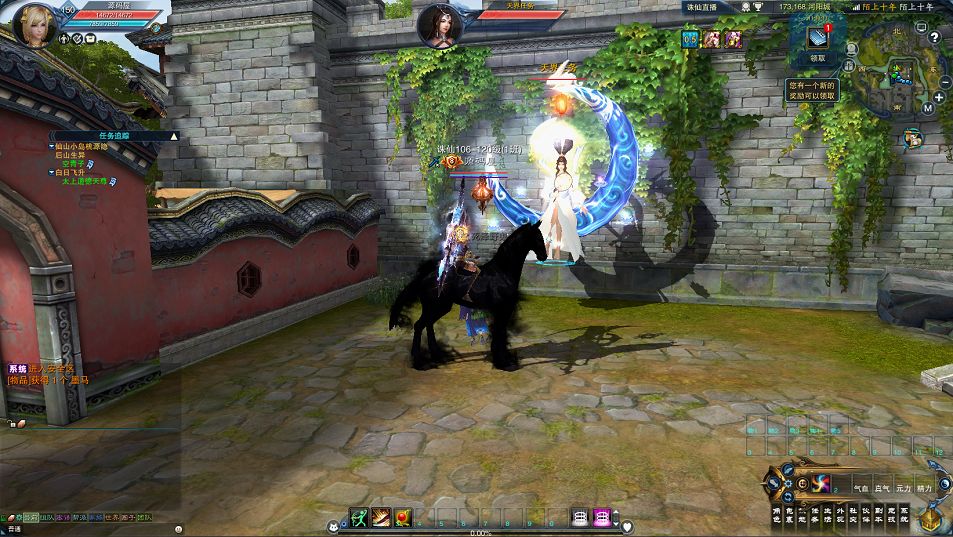Click the magenta cage skill icon
Viewport: 953px width, 537px height.
click(x=602, y=516)
